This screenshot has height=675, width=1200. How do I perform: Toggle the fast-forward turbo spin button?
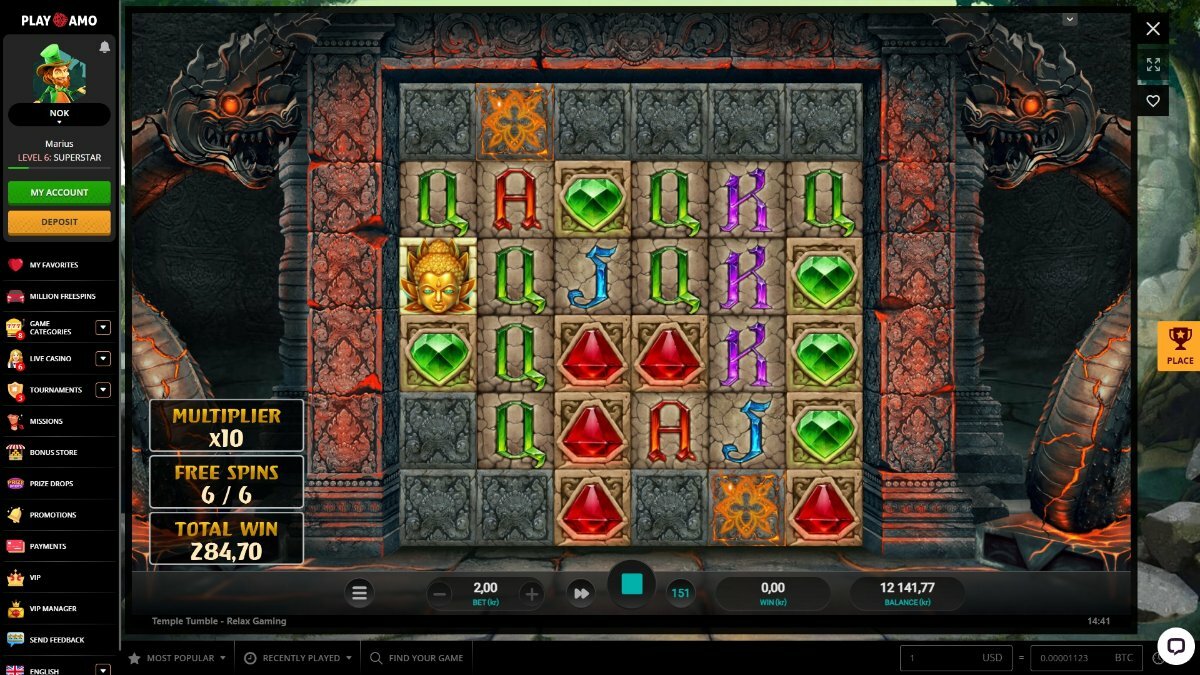581,594
